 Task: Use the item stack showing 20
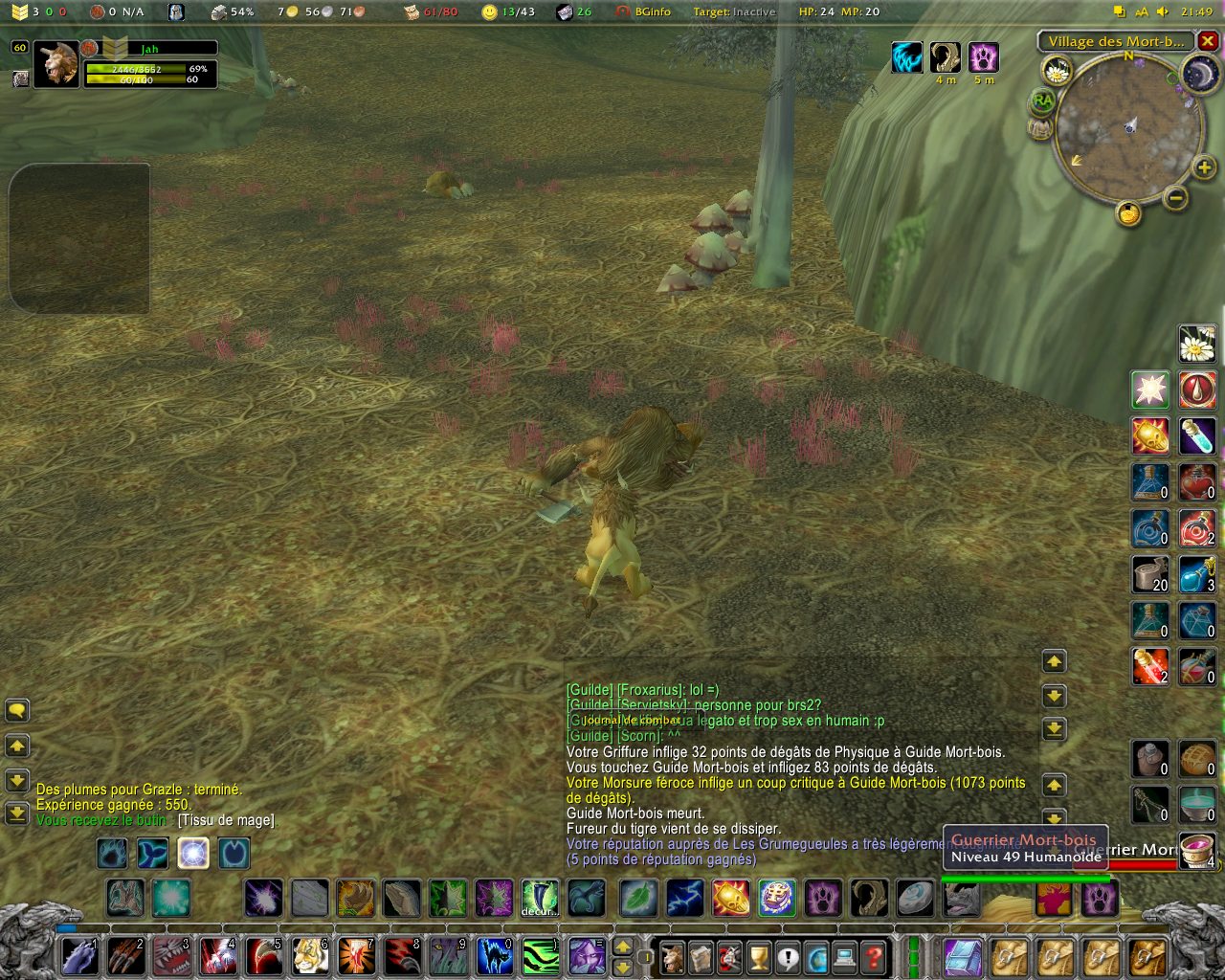(1150, 574)
